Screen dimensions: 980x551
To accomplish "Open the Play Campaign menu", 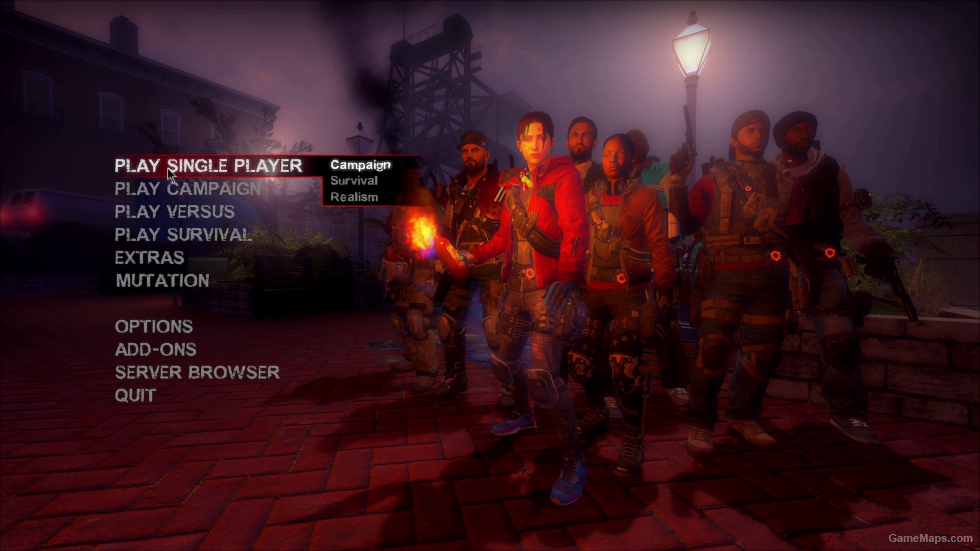I will tap(188, 189).
